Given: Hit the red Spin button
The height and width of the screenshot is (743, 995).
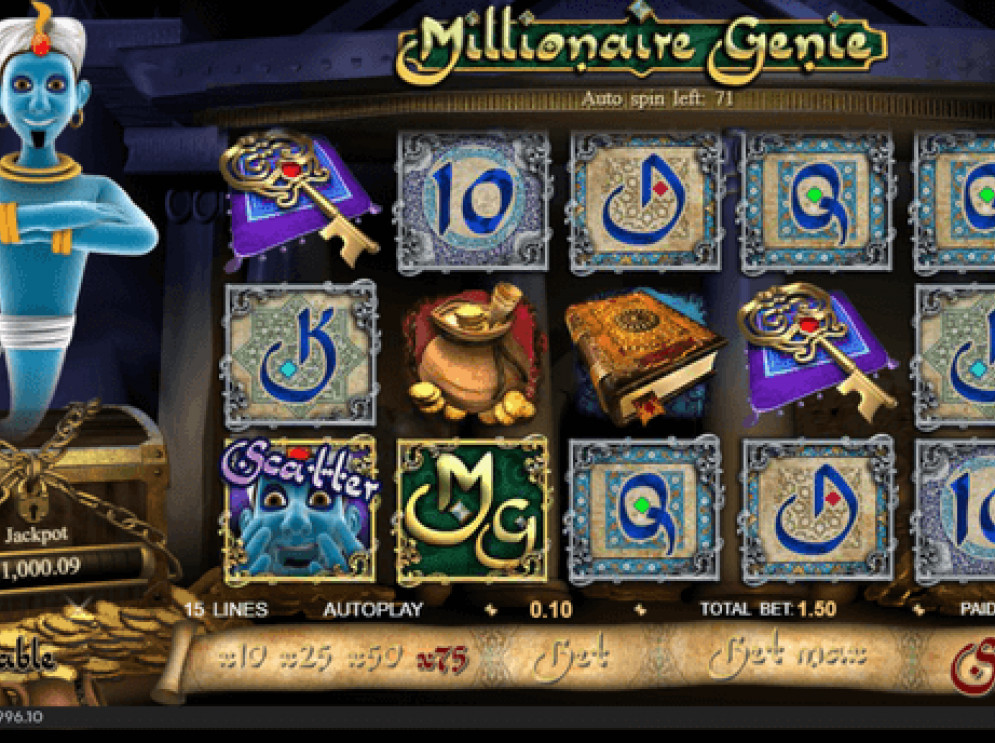Looking at the screenshot, I should tap(970, 659).
